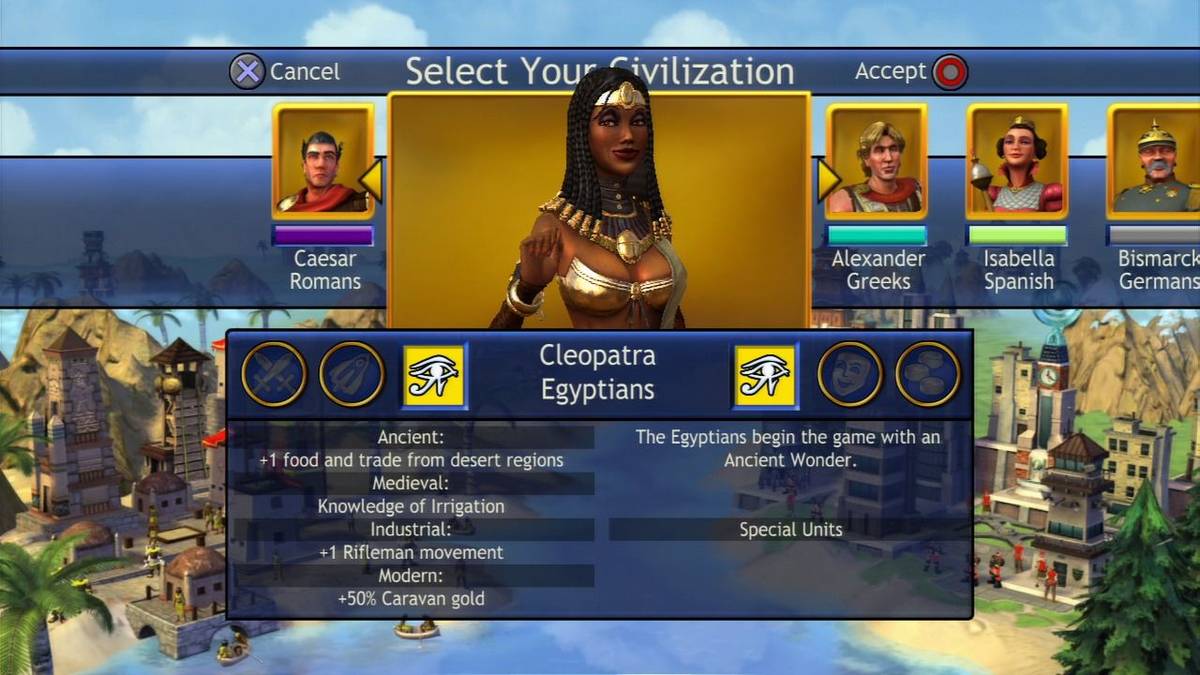Select the Eye of Horus icon beside the mask

tap(765, 376)
